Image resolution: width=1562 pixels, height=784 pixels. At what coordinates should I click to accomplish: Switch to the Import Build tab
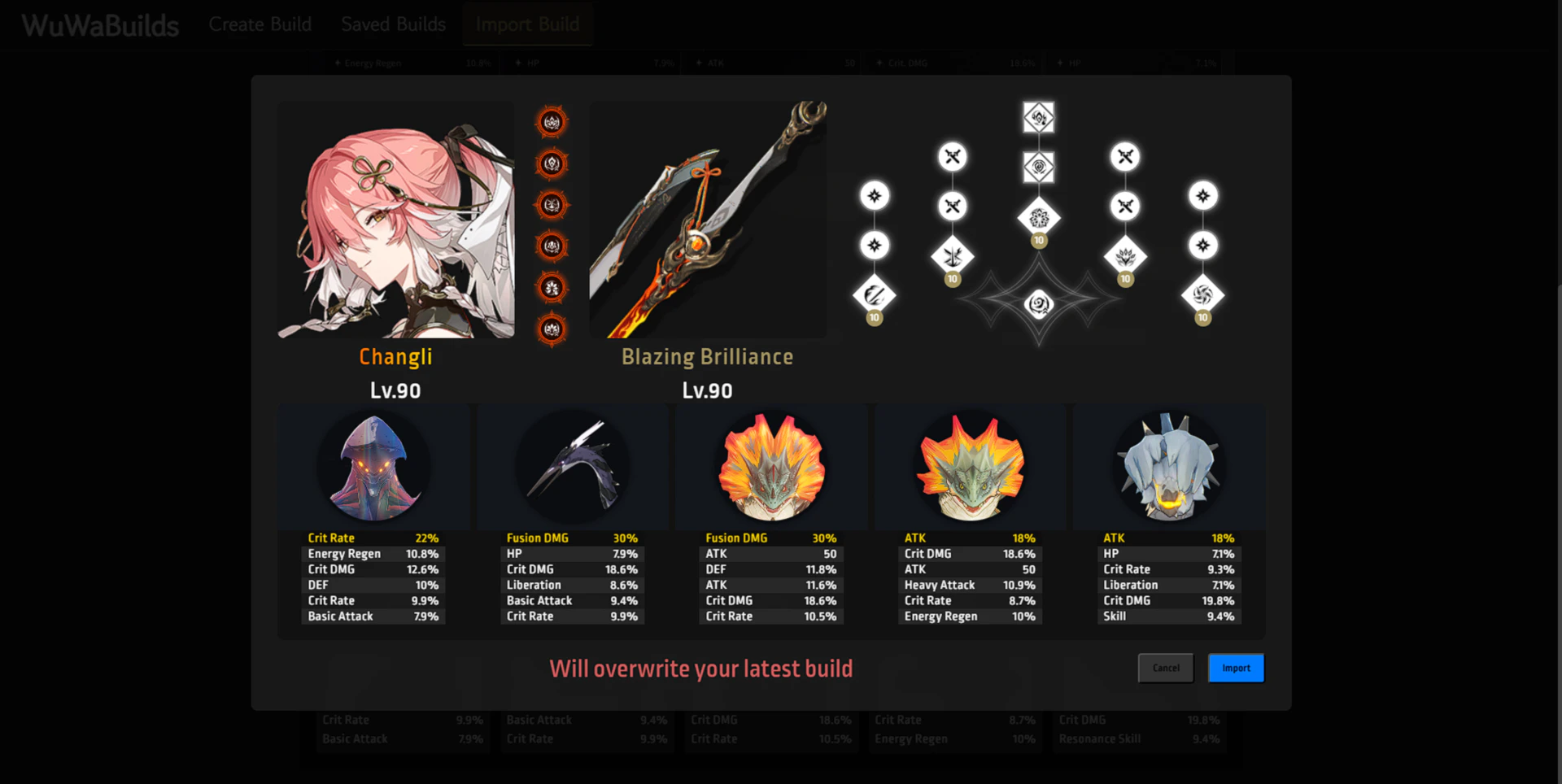coord(527,24)
